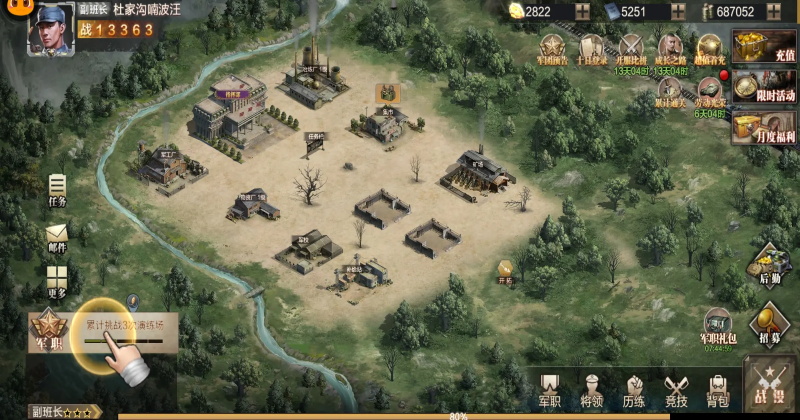
Task: Enter the 战役 campaign screen
Action: coord(770,387)
